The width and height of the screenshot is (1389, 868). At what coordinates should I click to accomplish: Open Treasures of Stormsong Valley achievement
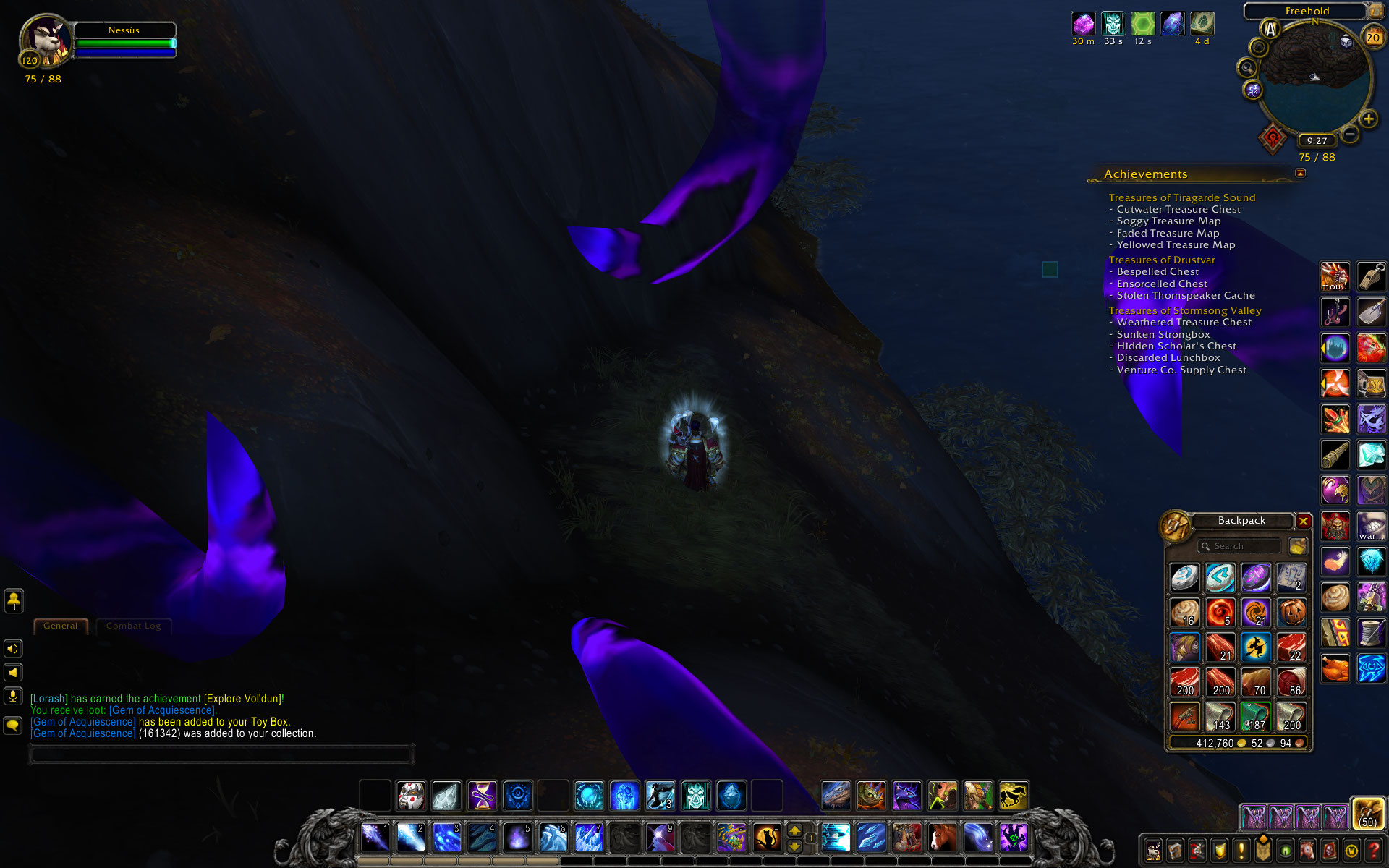[x=1185, y=310]
